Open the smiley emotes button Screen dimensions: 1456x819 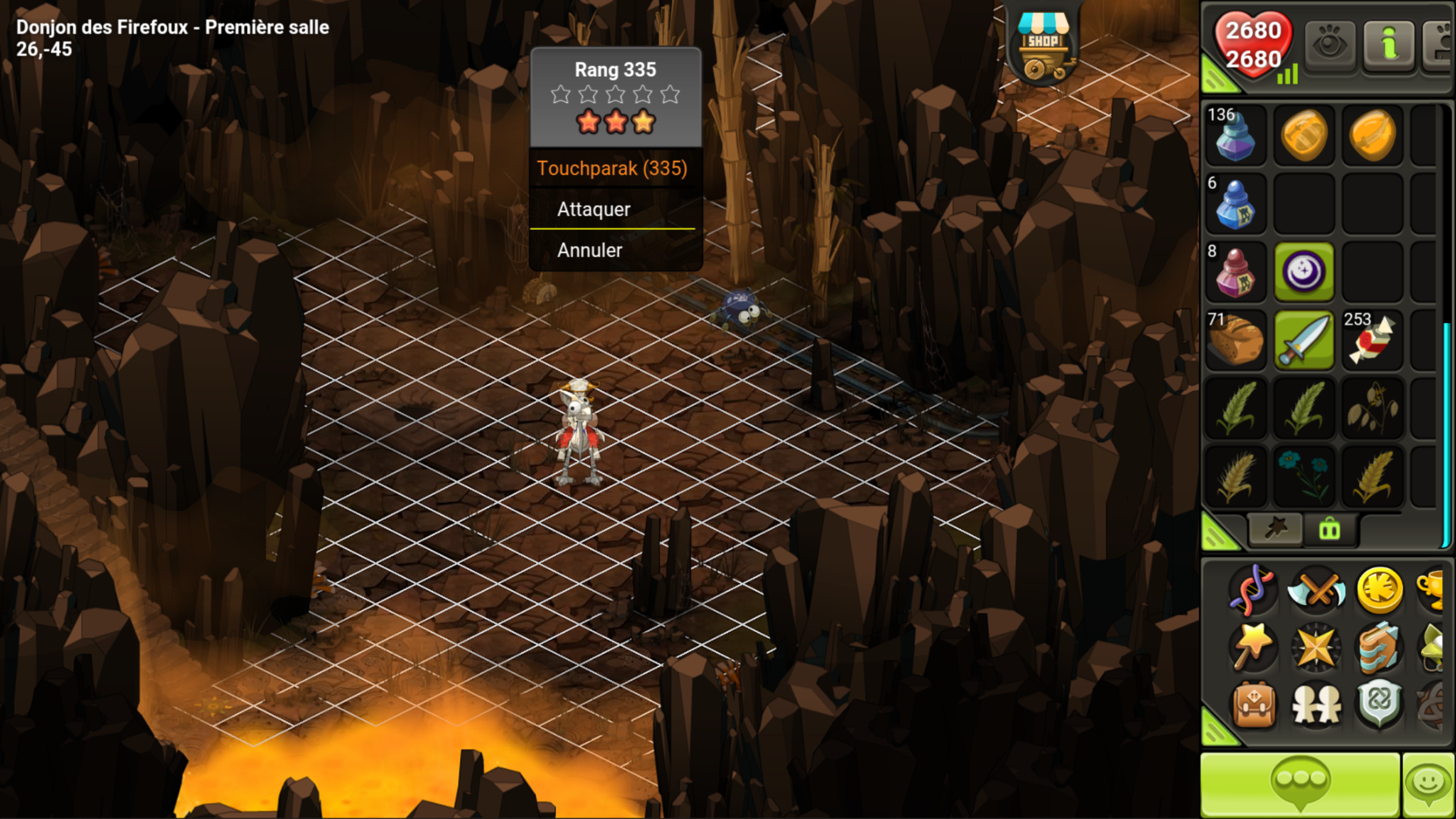tap(1429, 785)
